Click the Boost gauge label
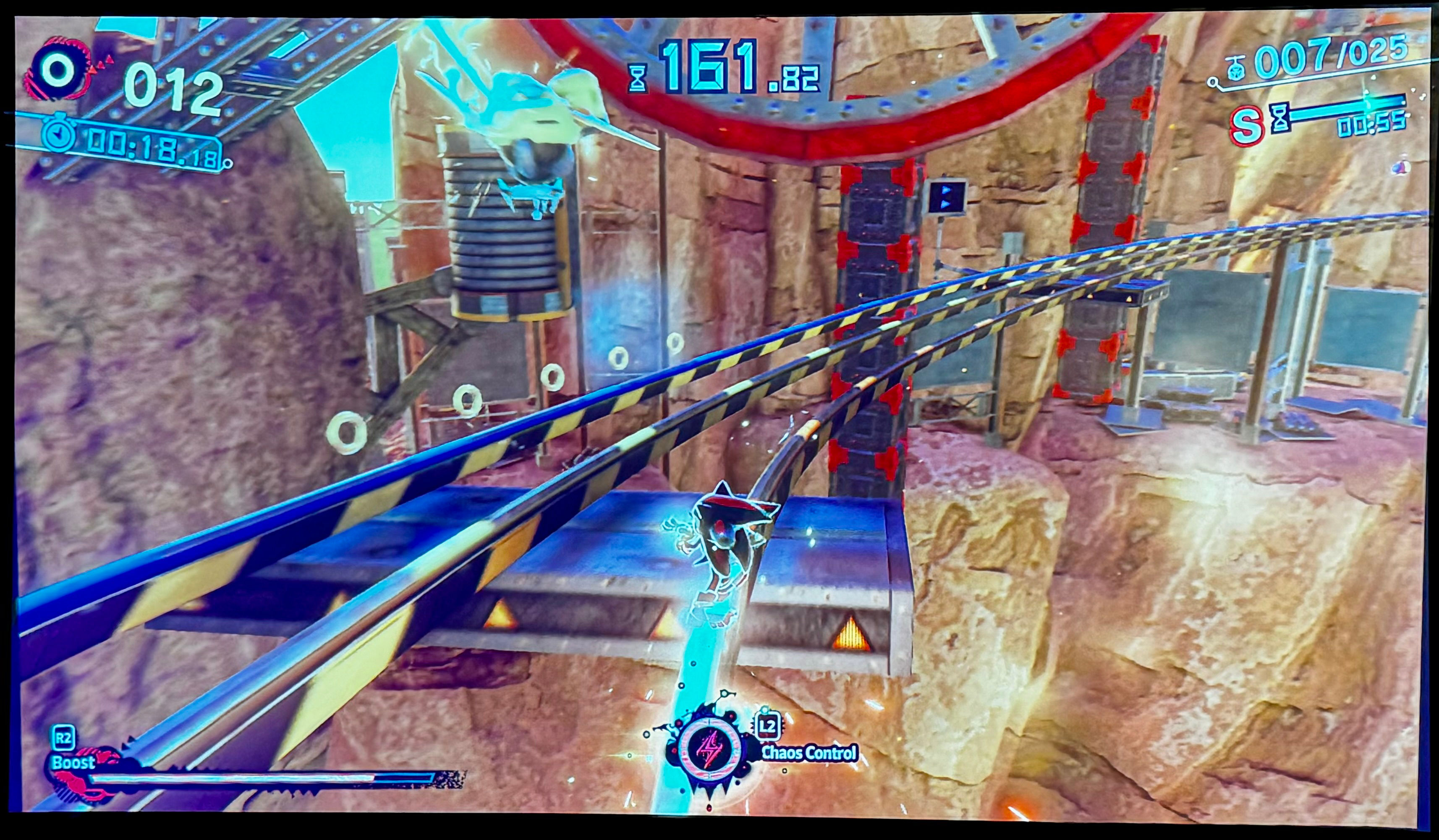The width and height of the screenshot is (1439, 840). pos(73,762)
